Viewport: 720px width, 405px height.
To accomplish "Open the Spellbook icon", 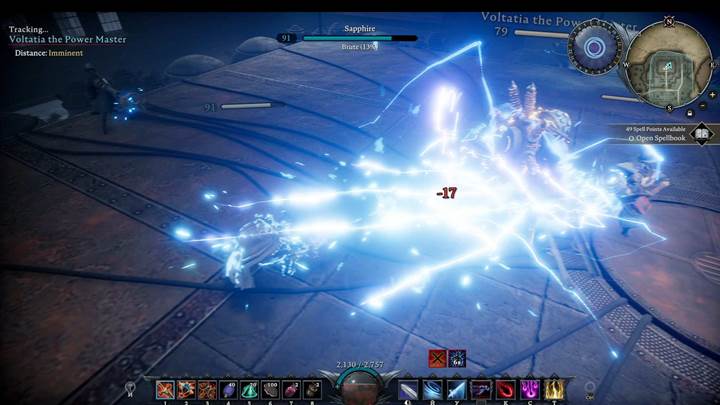I will point(702,133).
